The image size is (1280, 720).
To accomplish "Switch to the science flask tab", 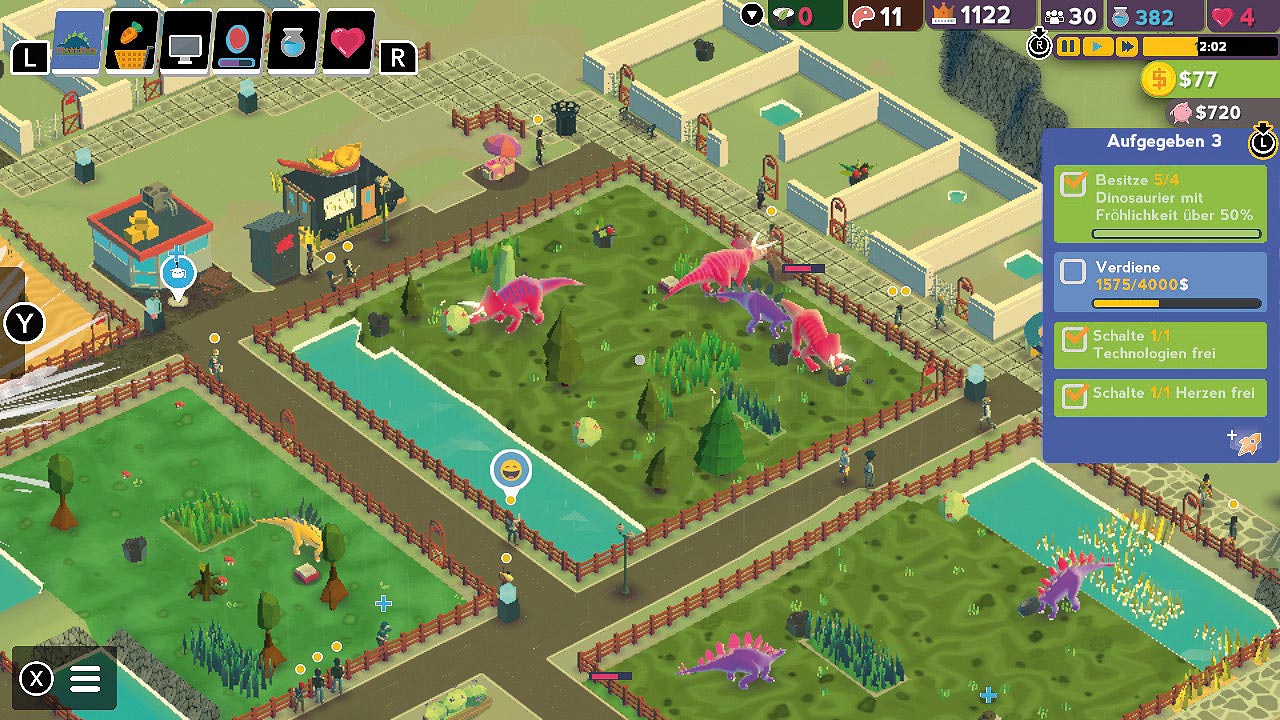I will coord(294,44).
